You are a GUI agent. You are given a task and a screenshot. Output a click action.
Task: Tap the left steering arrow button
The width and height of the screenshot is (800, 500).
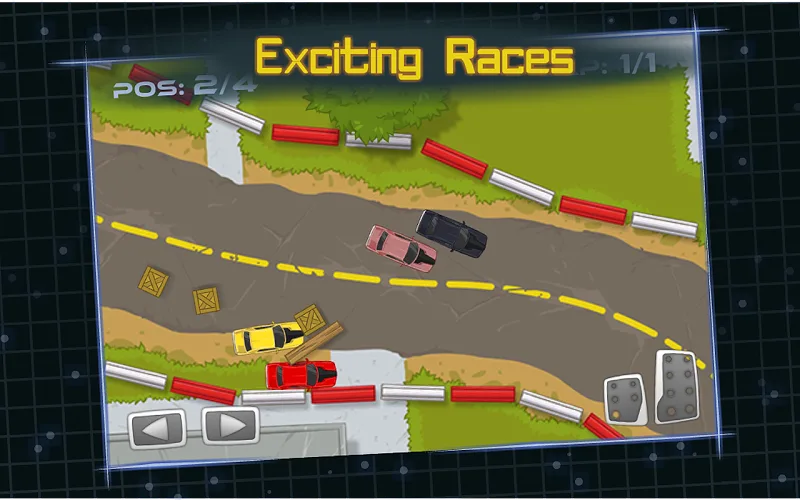157,429
